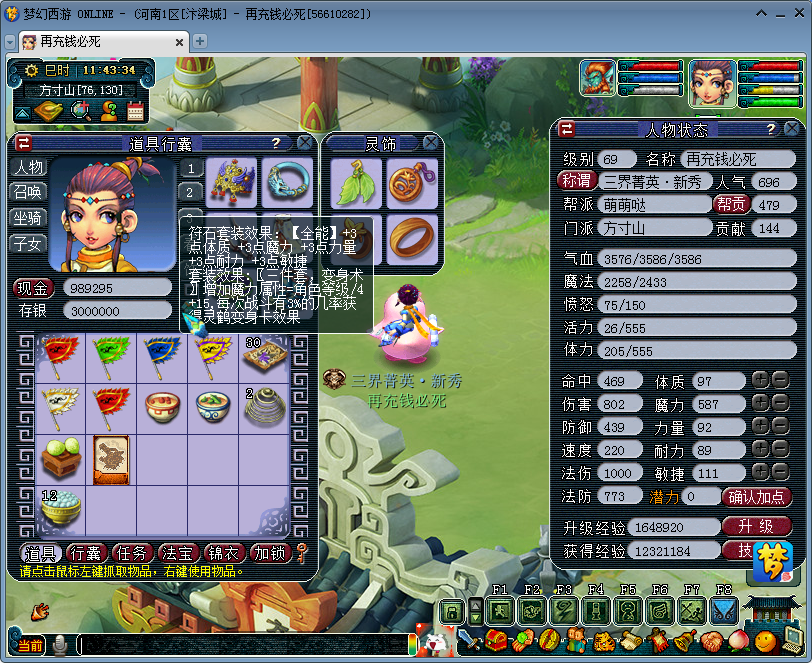Click the 帮贡 guild contribution button
The height and width of the screenshot is (663, 812).
pos(731,205)
